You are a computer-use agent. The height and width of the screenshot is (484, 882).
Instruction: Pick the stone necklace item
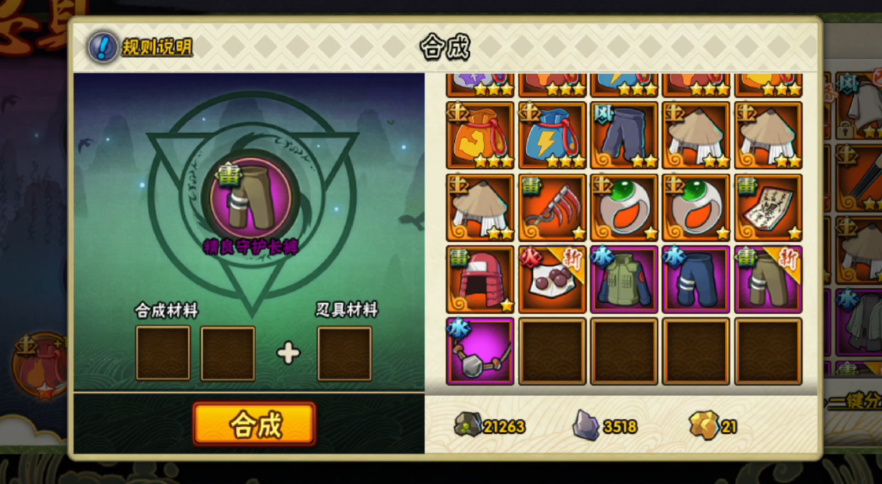(480, 351)
